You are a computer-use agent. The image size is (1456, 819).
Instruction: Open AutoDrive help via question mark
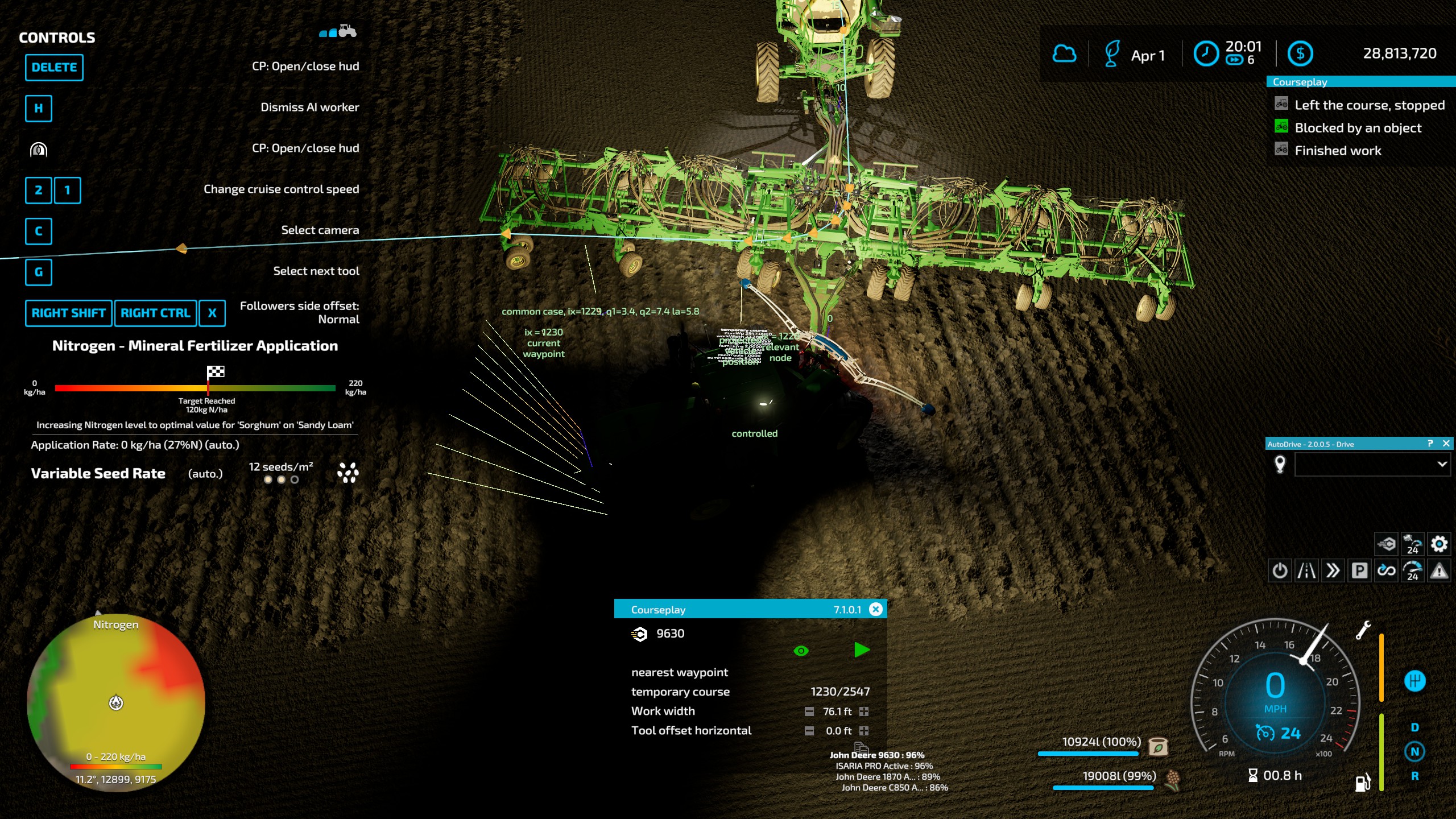point(1430,444)
